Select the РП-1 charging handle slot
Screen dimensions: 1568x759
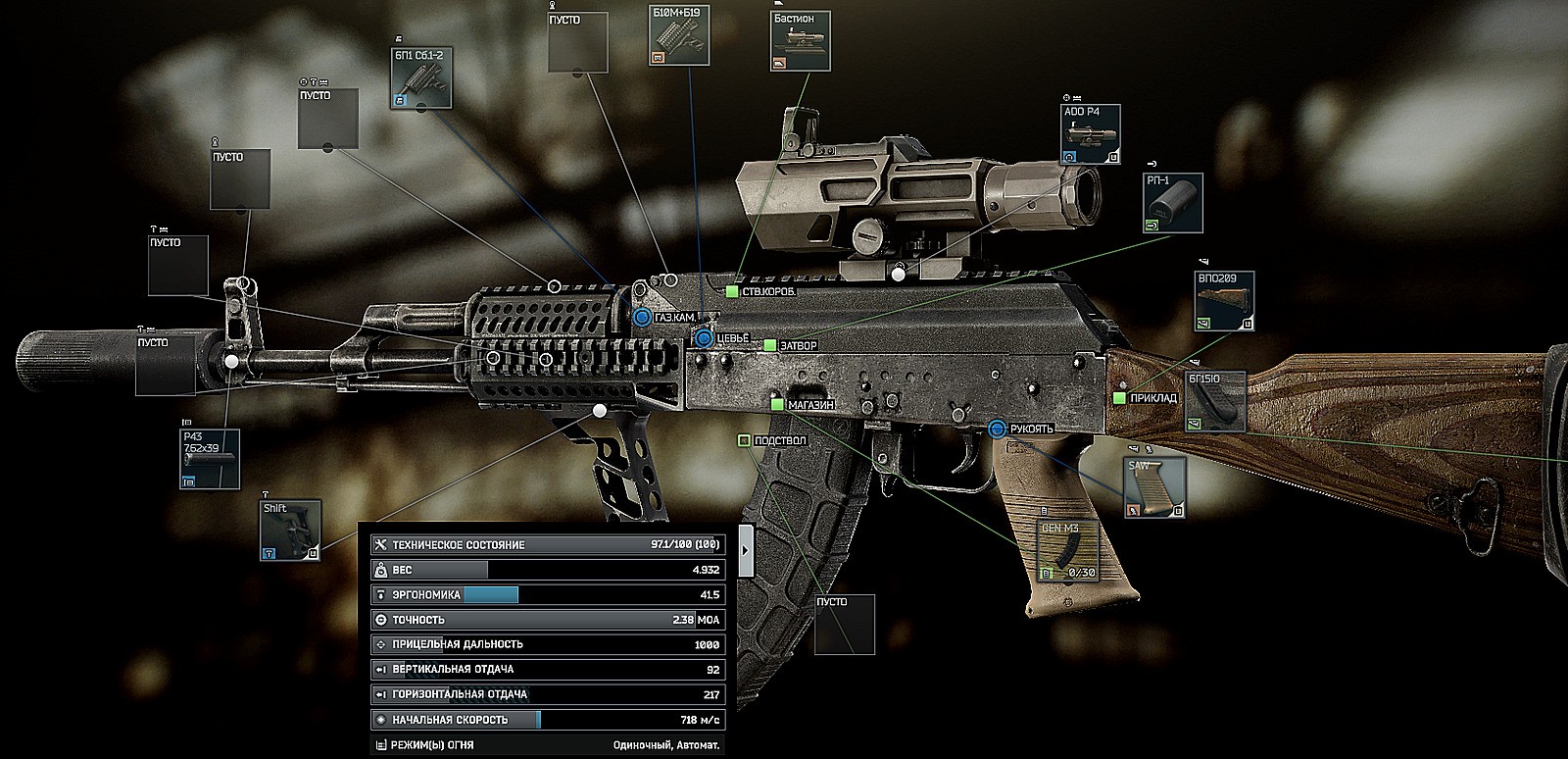click(x=1173, y=204)
